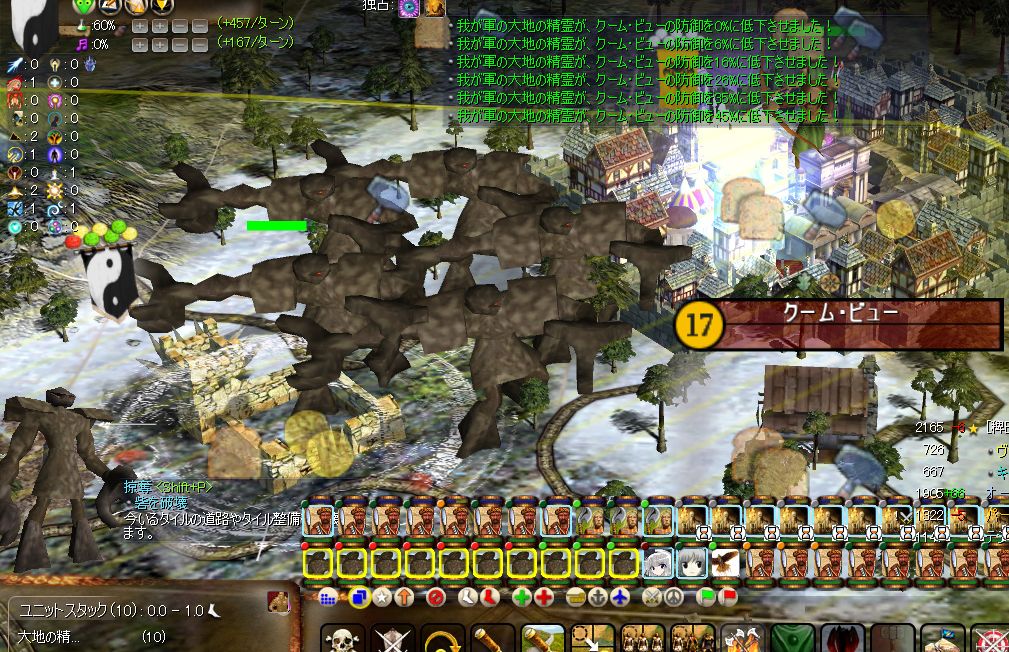Toggle the red plus filter button

(544, 597)
